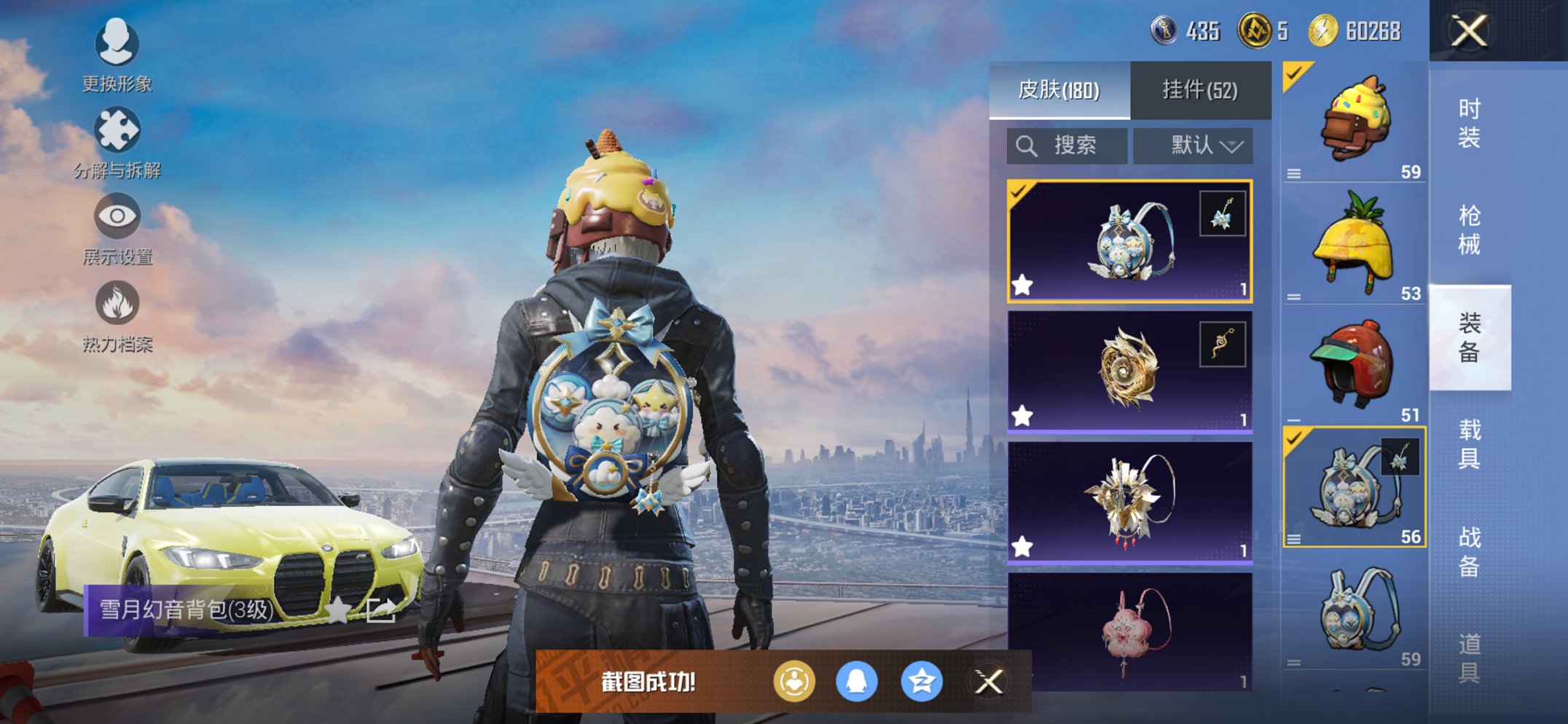The height and width of the screenshot is (724, 1568).
Task: Switch to the 挂件(52) pendant tab
Action: pos(1201,89)
